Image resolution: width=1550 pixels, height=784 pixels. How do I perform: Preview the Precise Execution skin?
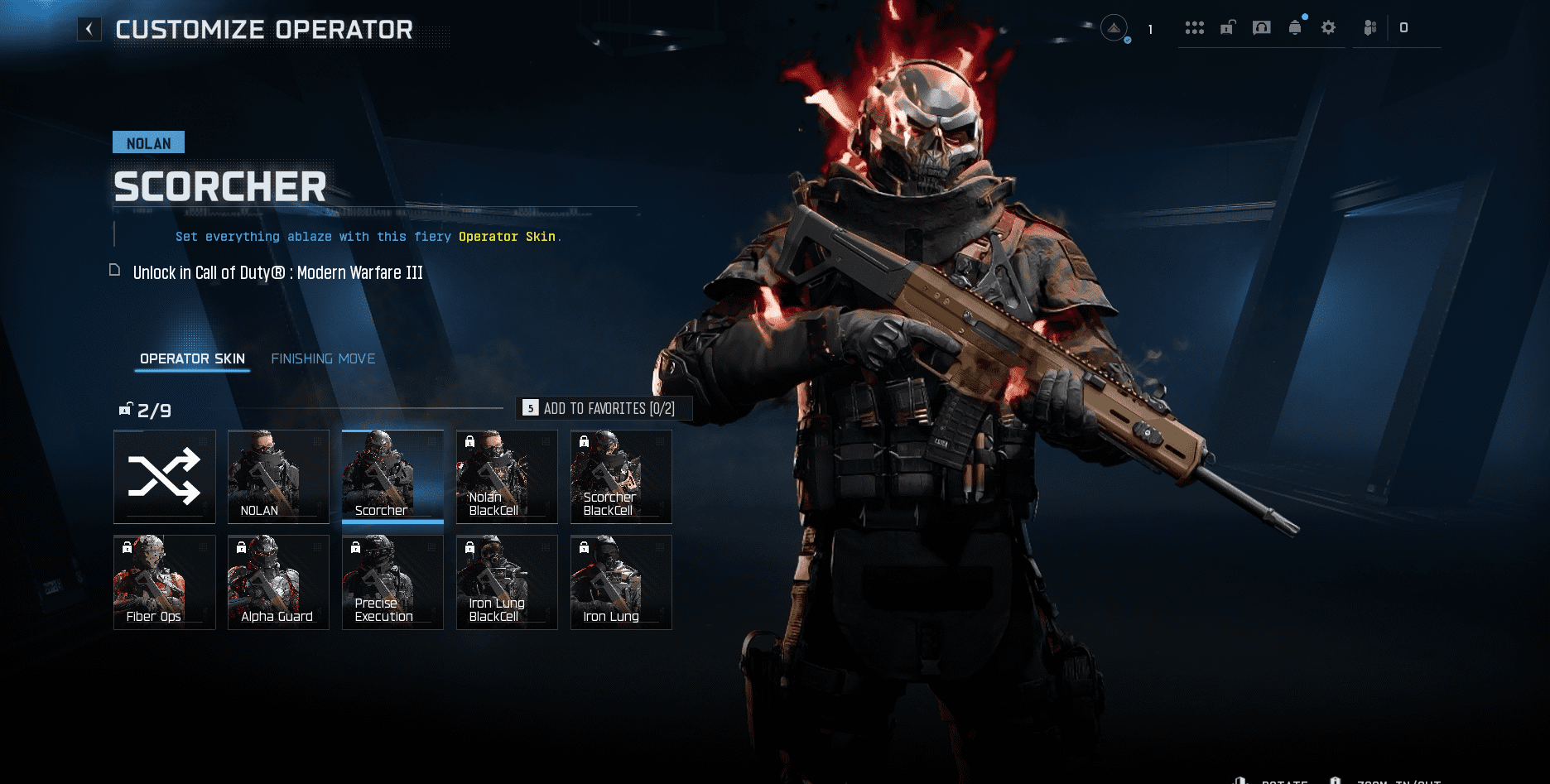click(392, 582)
